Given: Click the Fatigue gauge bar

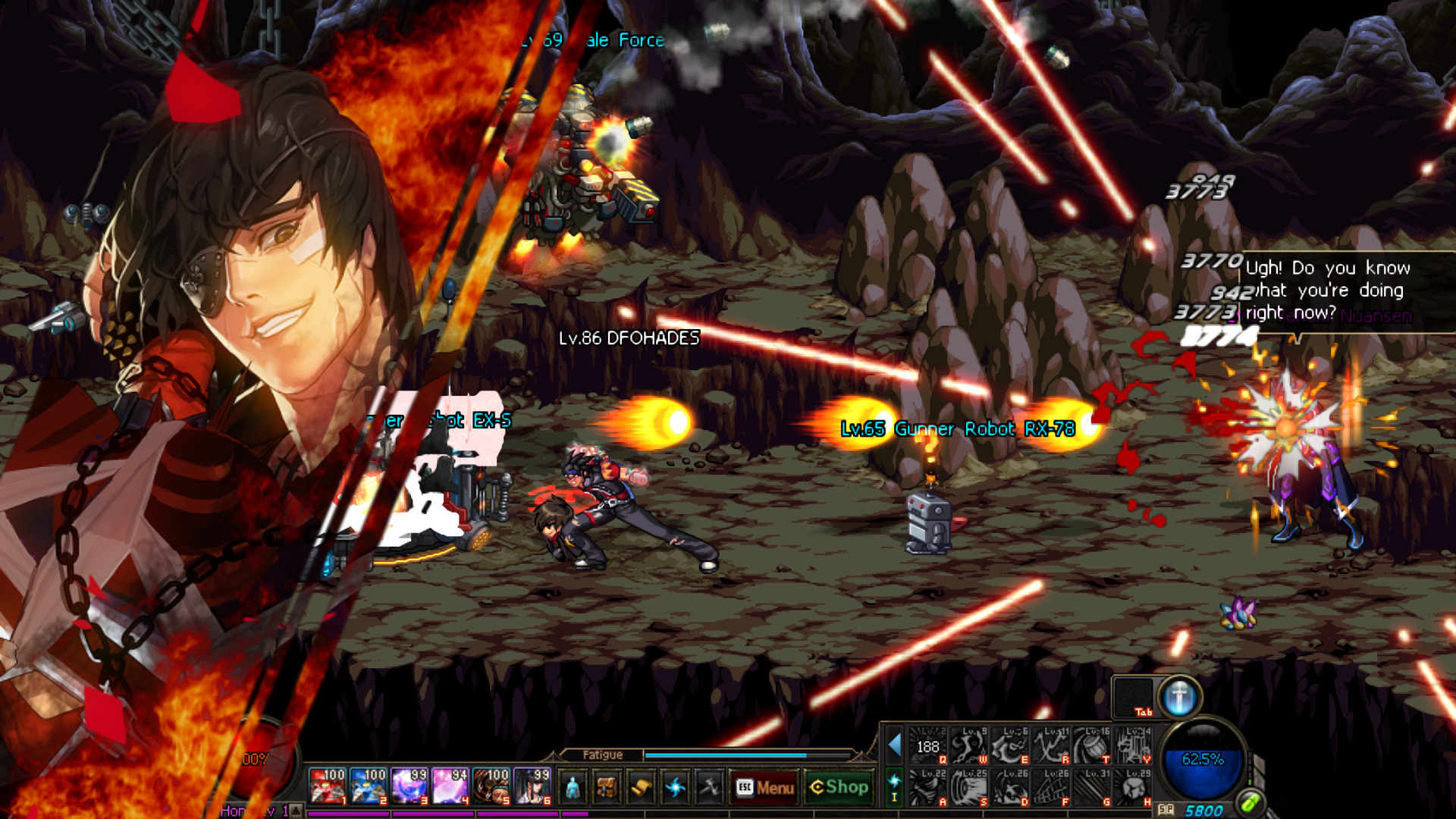Looking at the screenshot, I should click(x=728, y=755).
